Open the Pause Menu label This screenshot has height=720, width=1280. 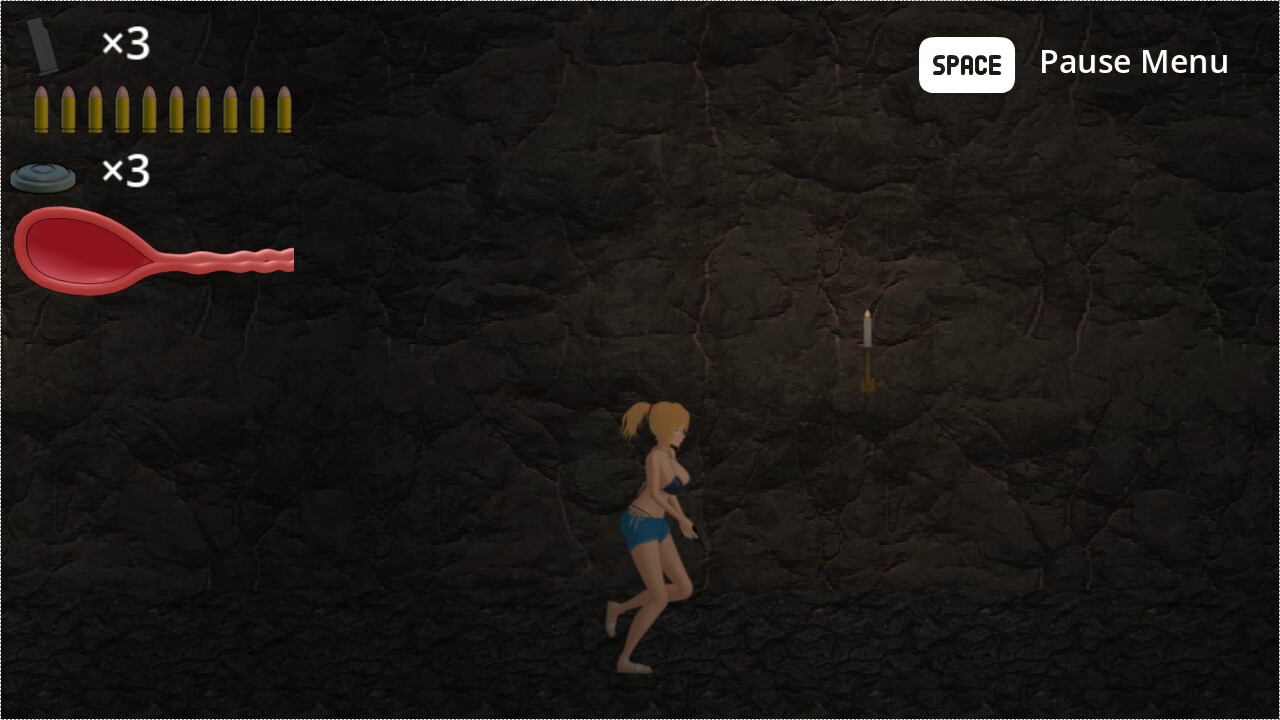coord(1133,63)
